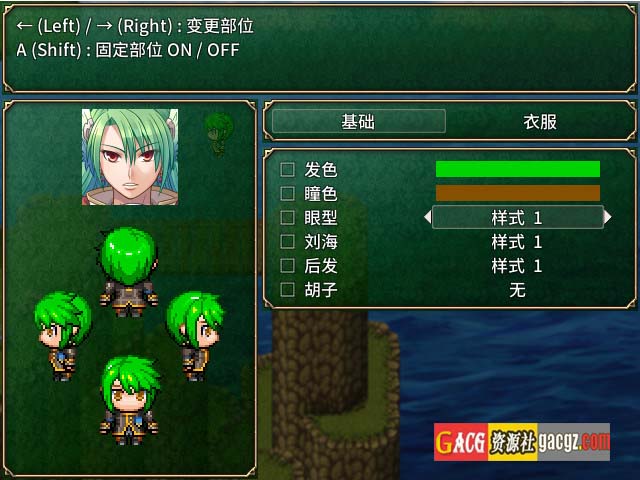Toggle the 刘海 lock checkbox
This screenshot has width=640, height=480.
tap(288, 241)
